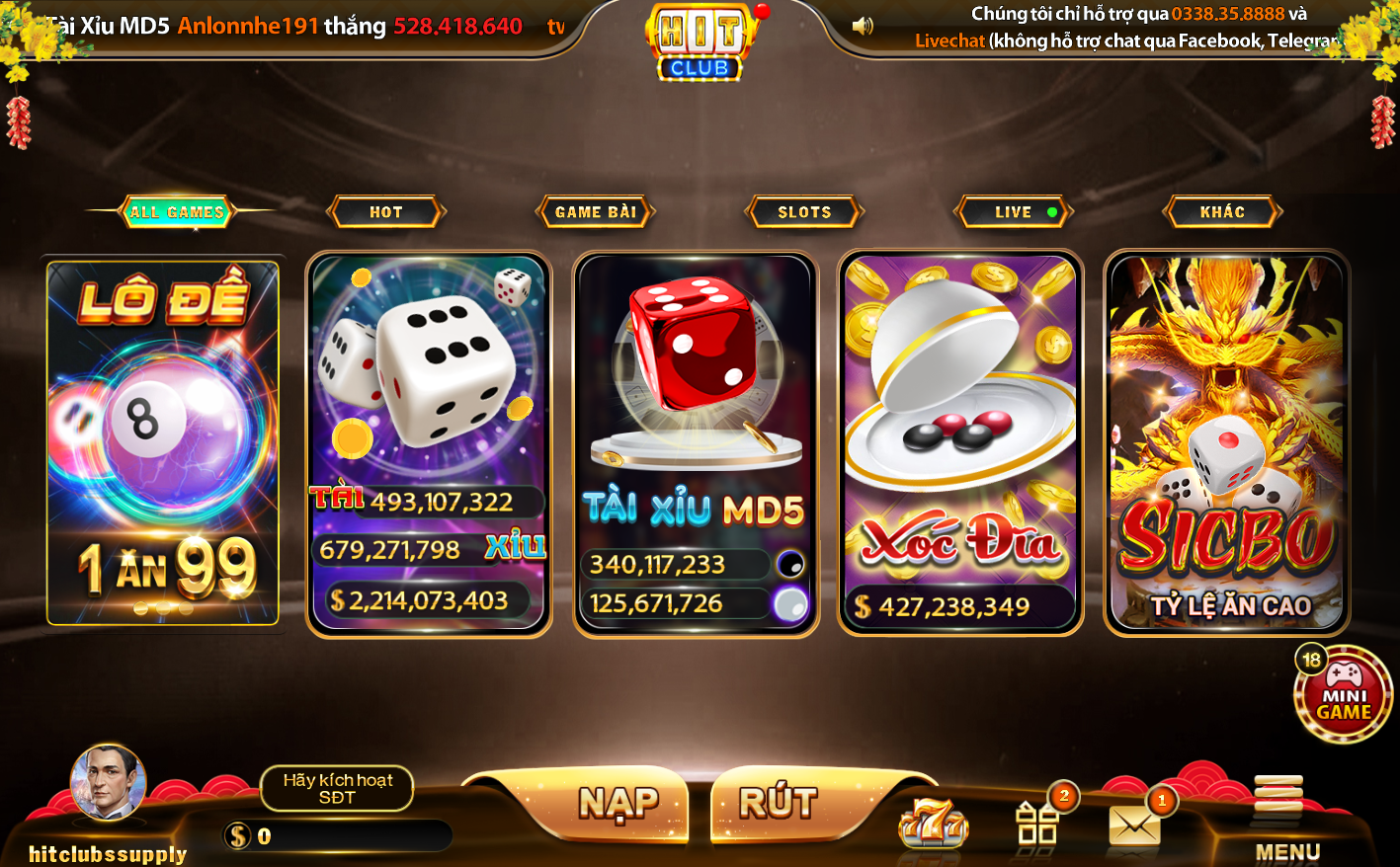Expand the LIVE games section
The height and width of the screenshot is (867, 1400).
(x=1012, y=210)
